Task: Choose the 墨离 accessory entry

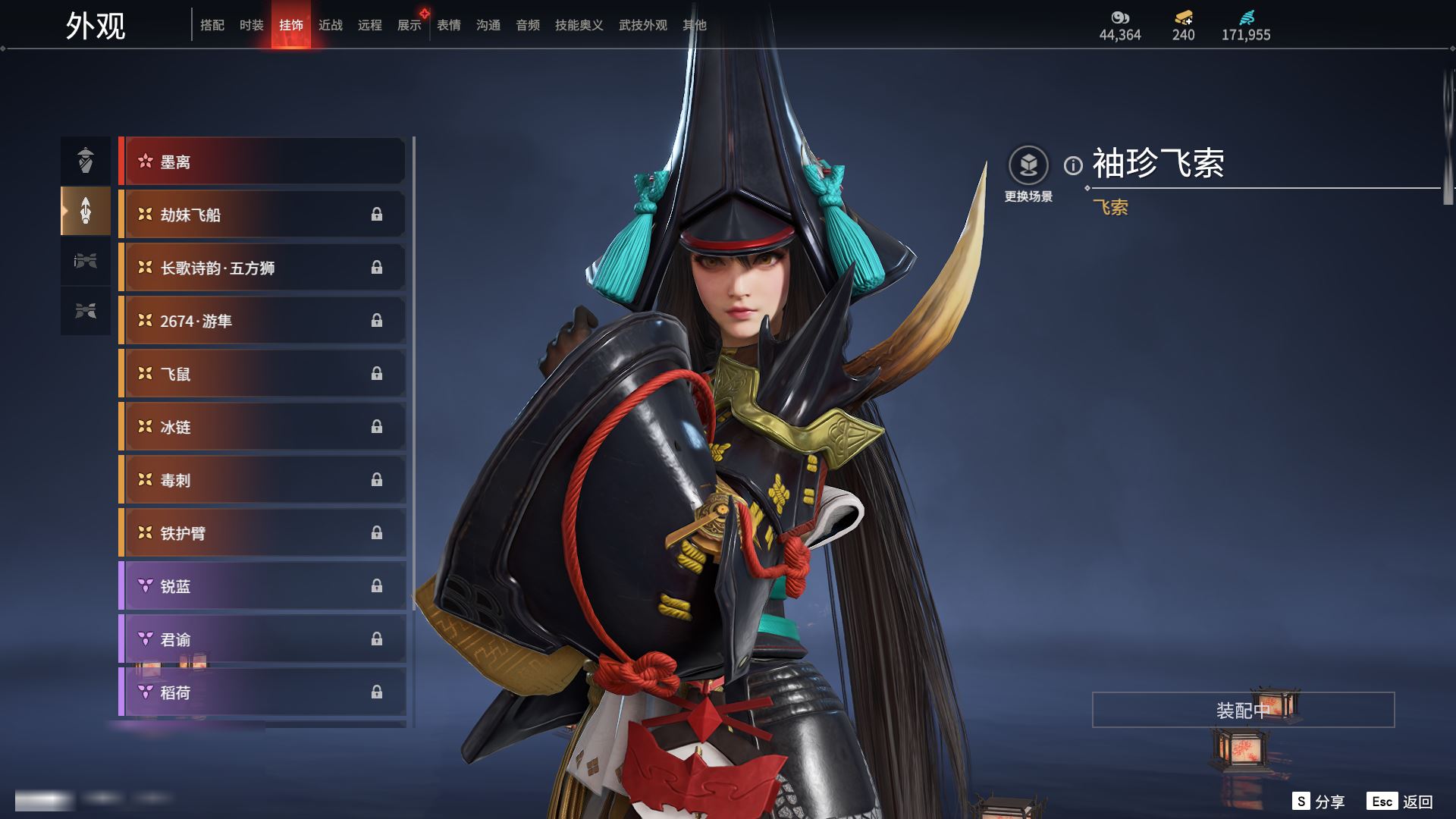Action: point(262,162)
